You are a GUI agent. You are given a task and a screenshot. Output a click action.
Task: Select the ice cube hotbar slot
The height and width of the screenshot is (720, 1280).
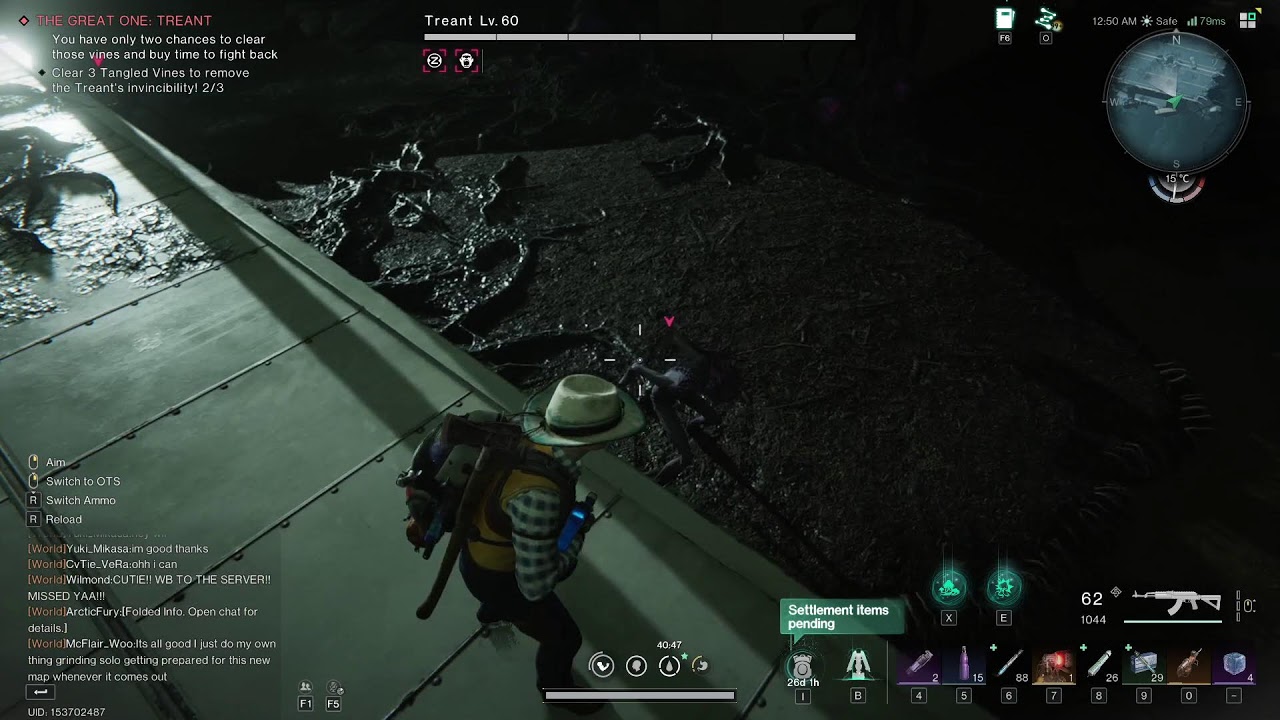(1234, 665)
